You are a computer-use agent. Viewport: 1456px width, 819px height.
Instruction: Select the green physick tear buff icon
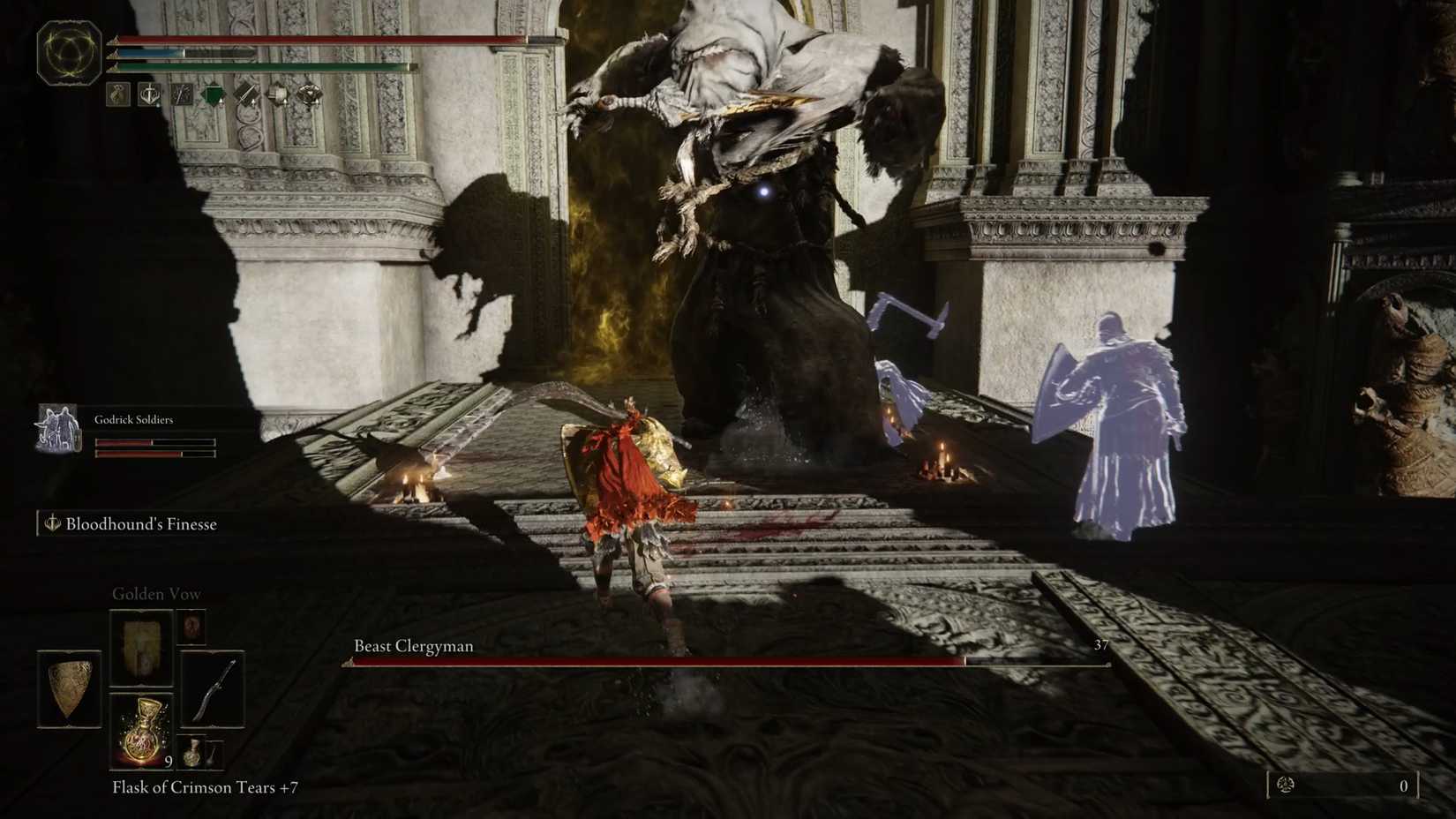pyautogui.click(x=212, y=94)
